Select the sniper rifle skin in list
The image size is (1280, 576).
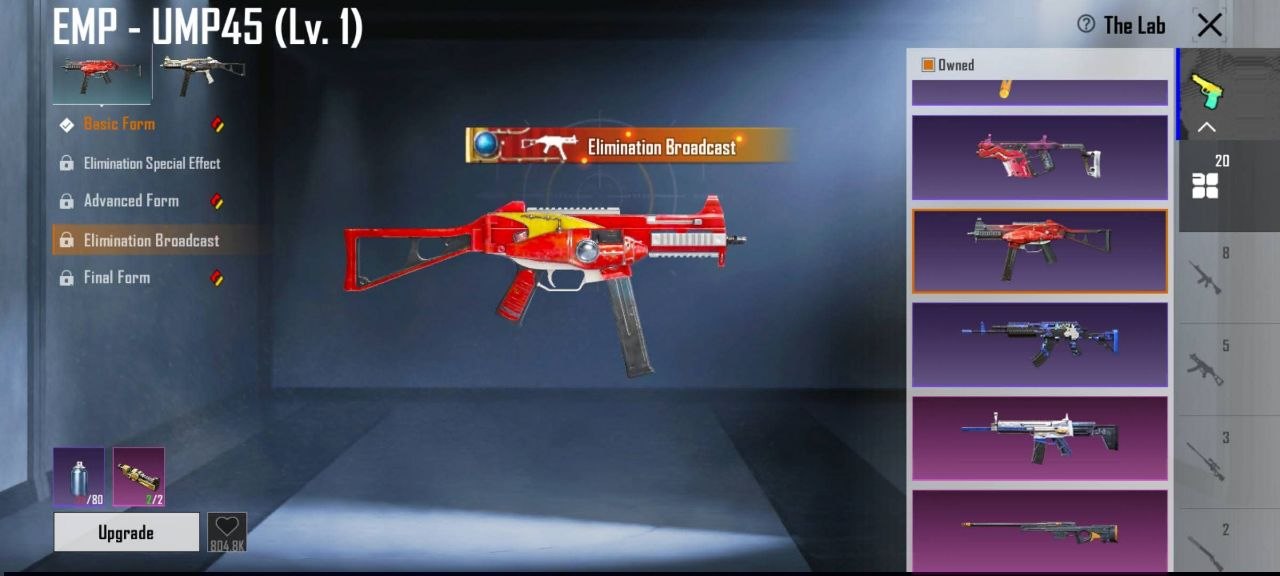point(1039,530)
